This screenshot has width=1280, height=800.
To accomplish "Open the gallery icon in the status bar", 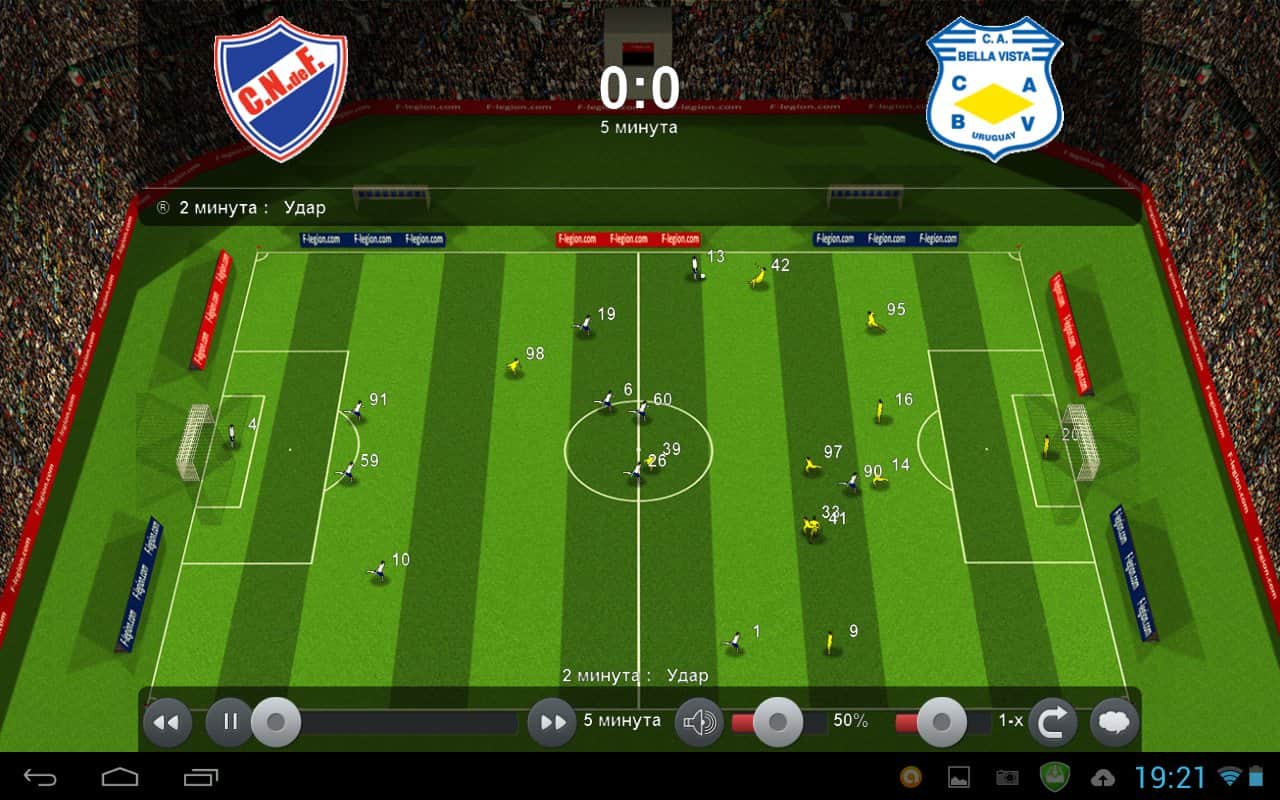I will 960,775.
